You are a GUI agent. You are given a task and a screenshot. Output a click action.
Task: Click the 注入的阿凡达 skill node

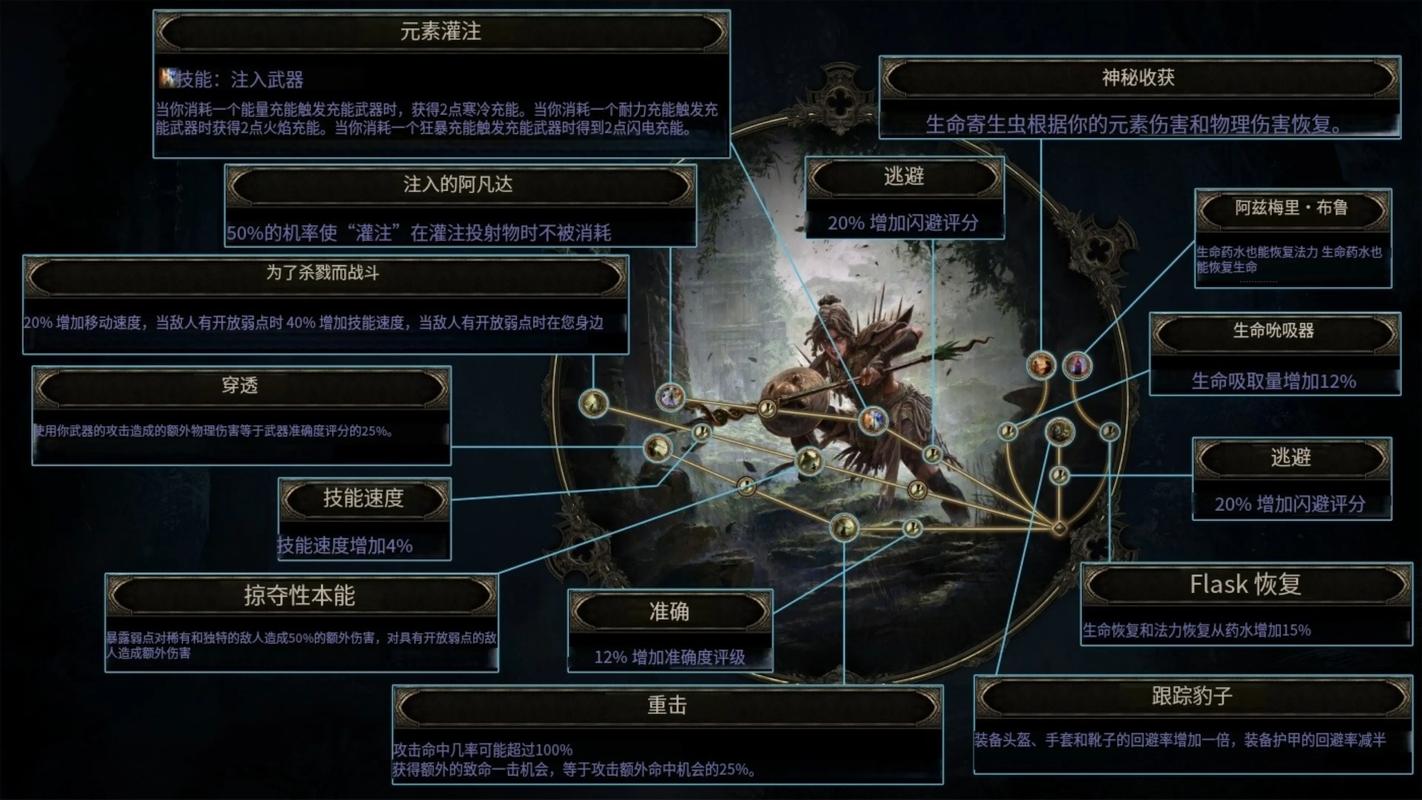click(670, 396)
